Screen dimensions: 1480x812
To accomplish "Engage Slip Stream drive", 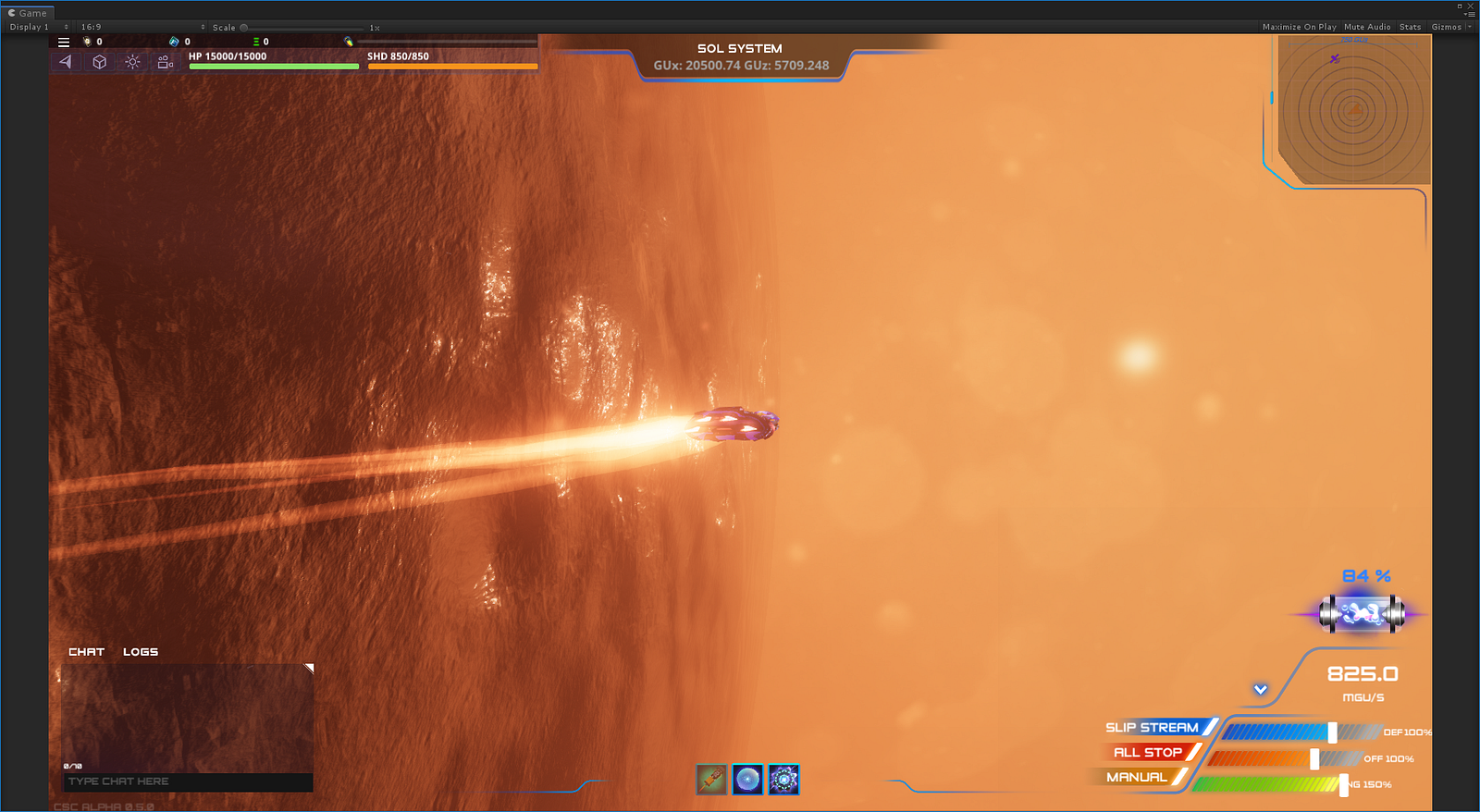I will 1153,728.
